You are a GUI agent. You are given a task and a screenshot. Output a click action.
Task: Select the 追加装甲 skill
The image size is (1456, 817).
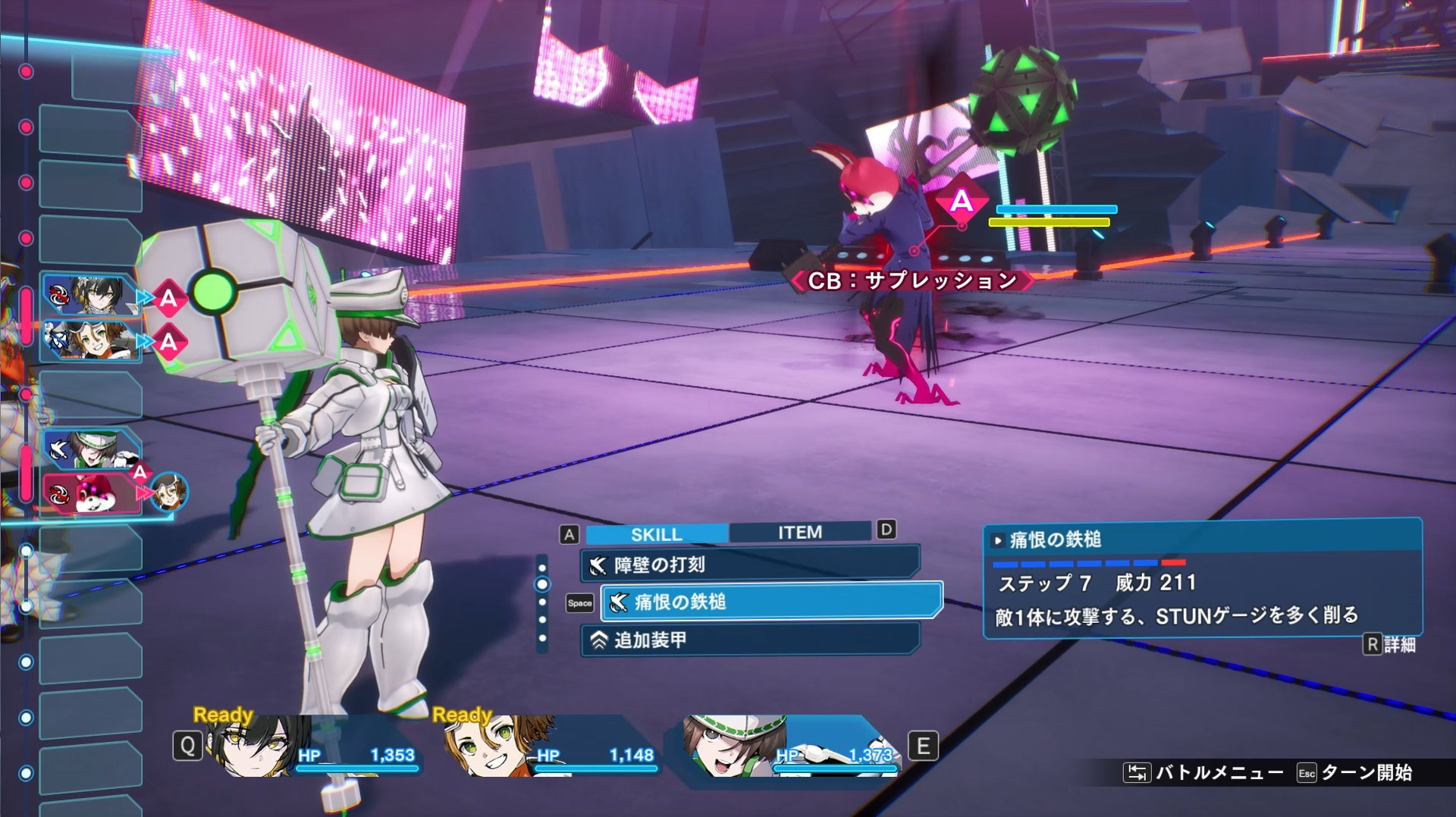tap(749, 640)
